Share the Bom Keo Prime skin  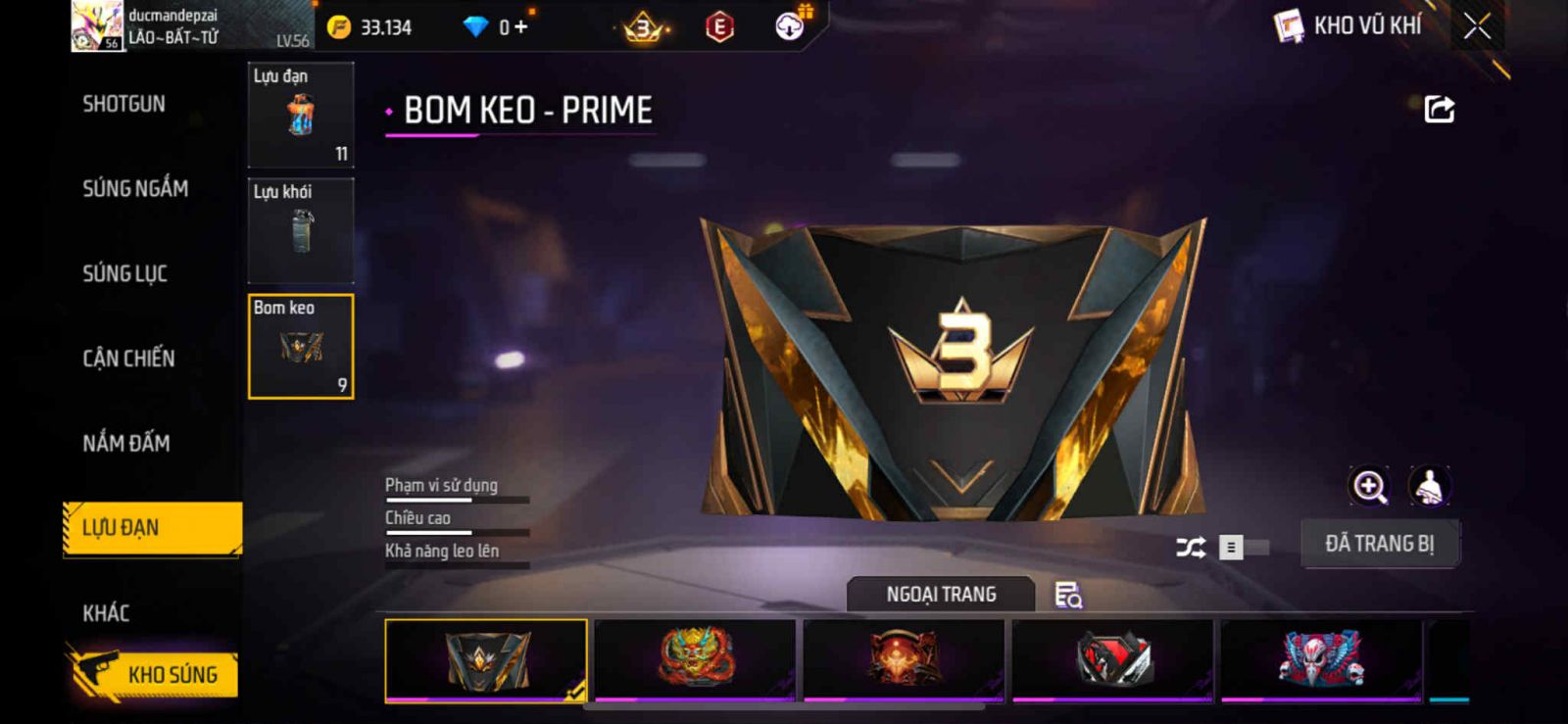[x=1439, y=109]
